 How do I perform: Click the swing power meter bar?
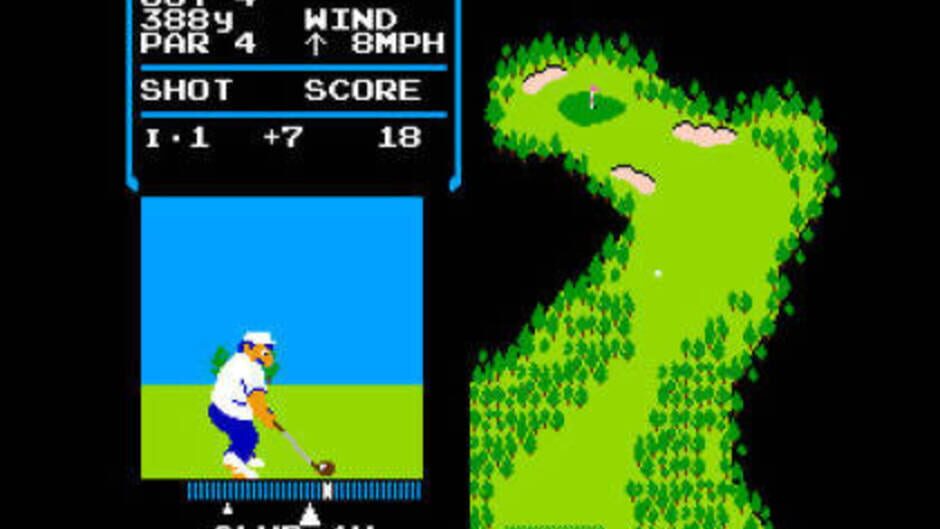pyautogui.click(x=304, y=490)
